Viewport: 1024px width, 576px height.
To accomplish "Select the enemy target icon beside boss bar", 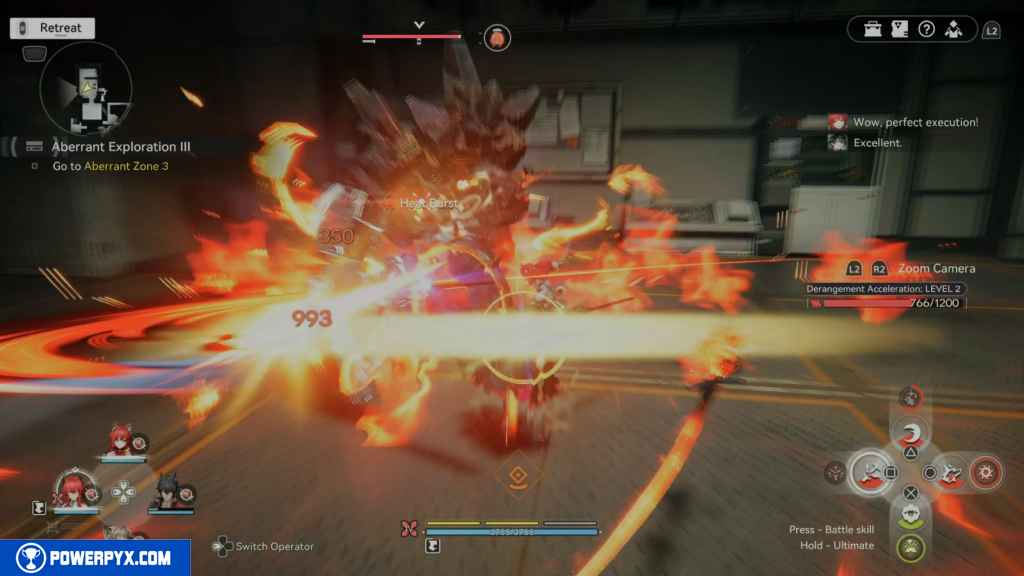I will coord(497,38).
